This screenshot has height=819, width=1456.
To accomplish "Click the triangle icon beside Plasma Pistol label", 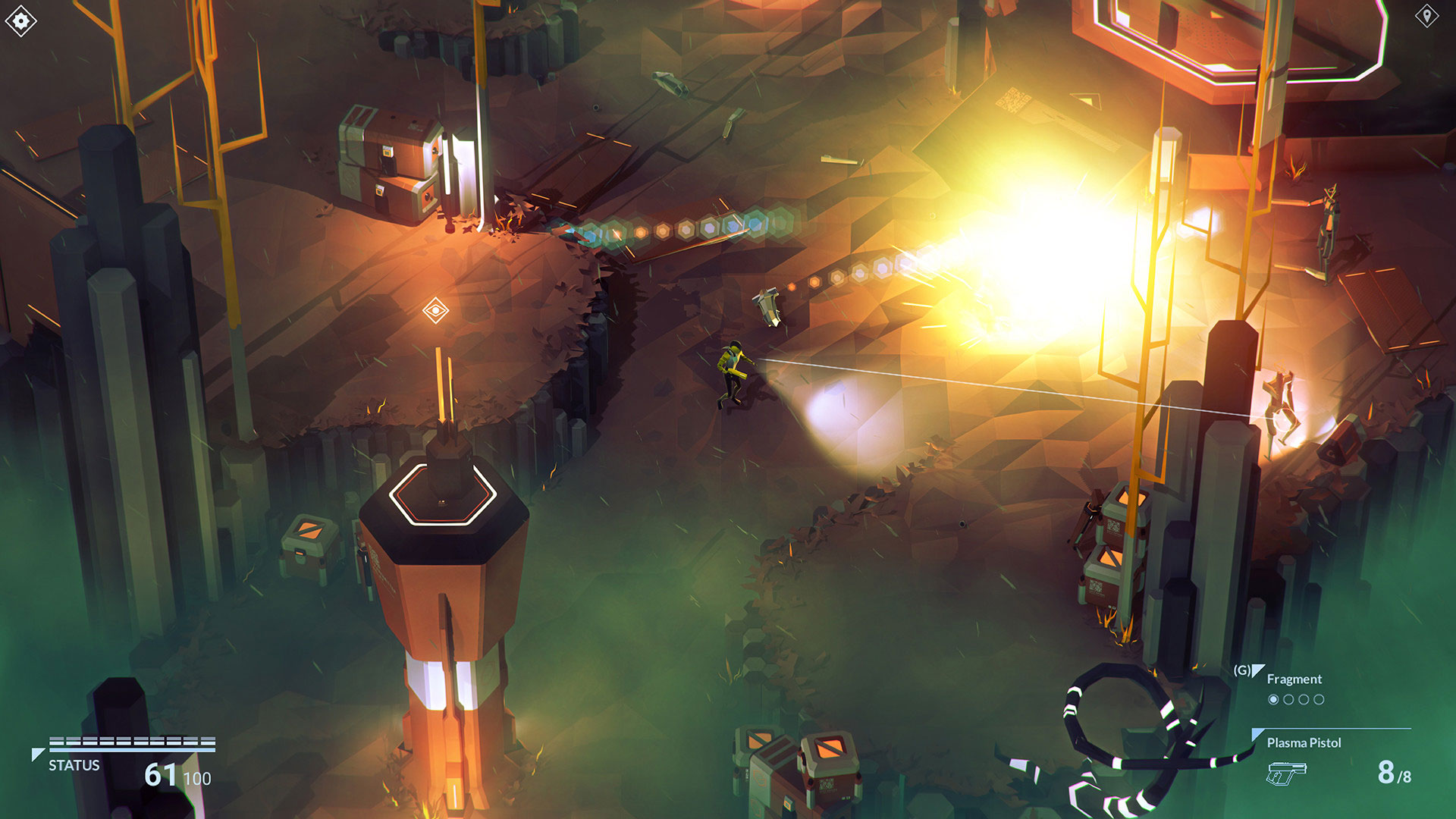I will (x=1257, y=735).
